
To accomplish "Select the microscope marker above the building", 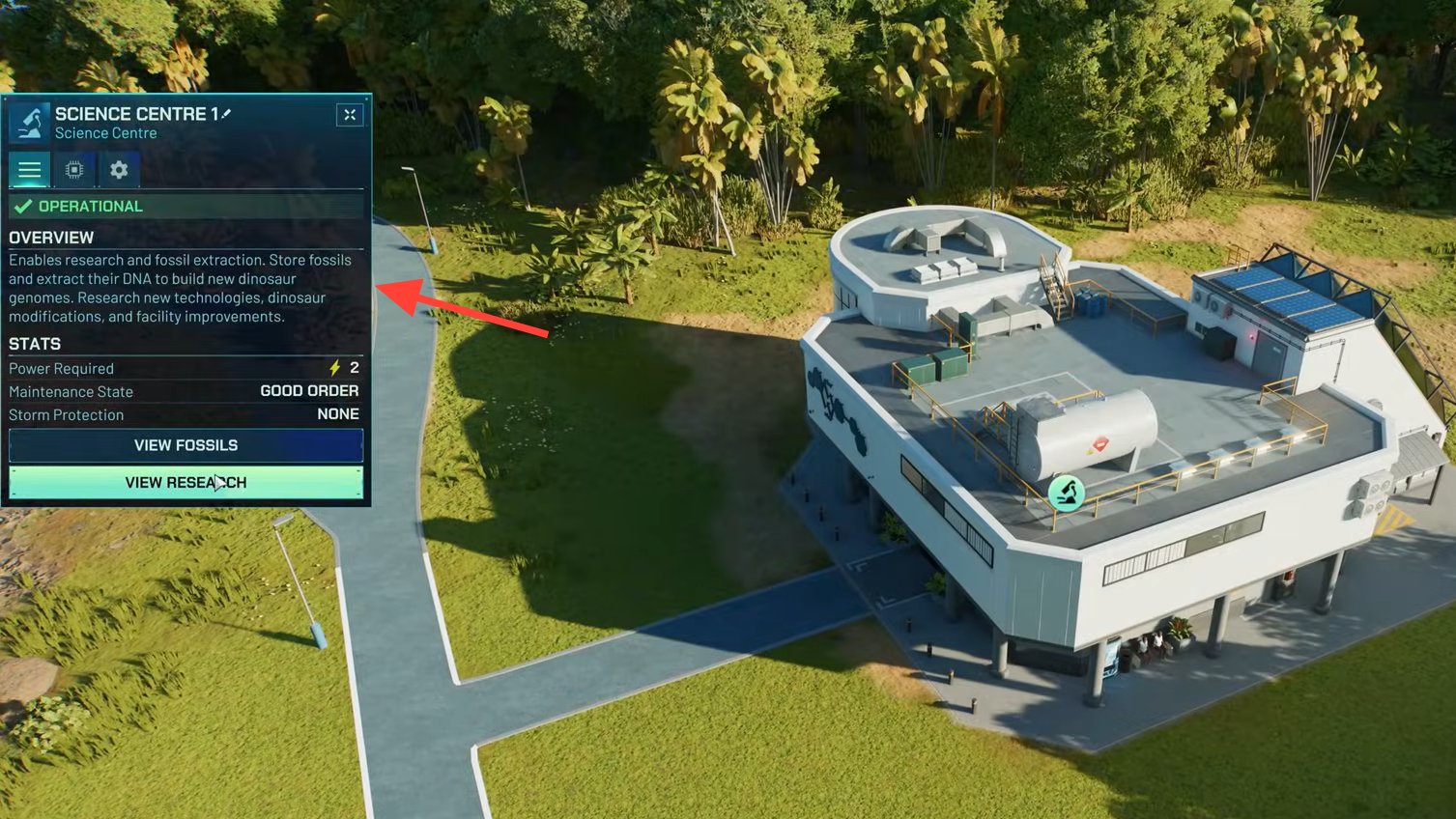I will tap(1066, 494).
